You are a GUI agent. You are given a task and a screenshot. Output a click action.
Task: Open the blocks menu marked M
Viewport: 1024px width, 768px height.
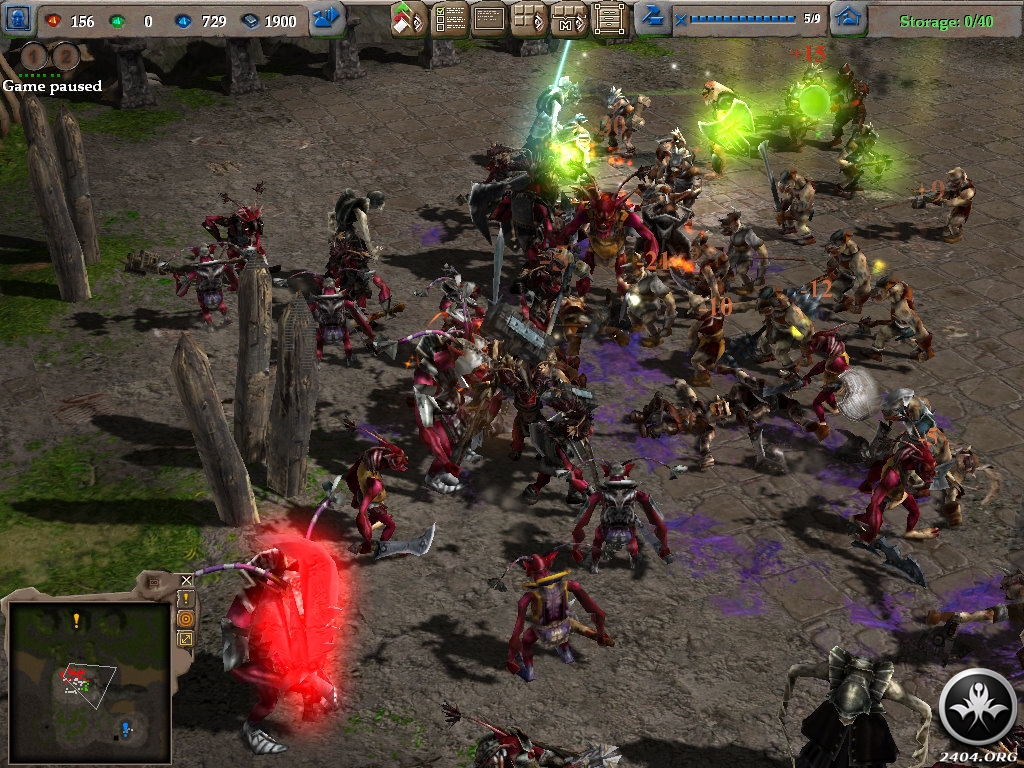point(569,19)
